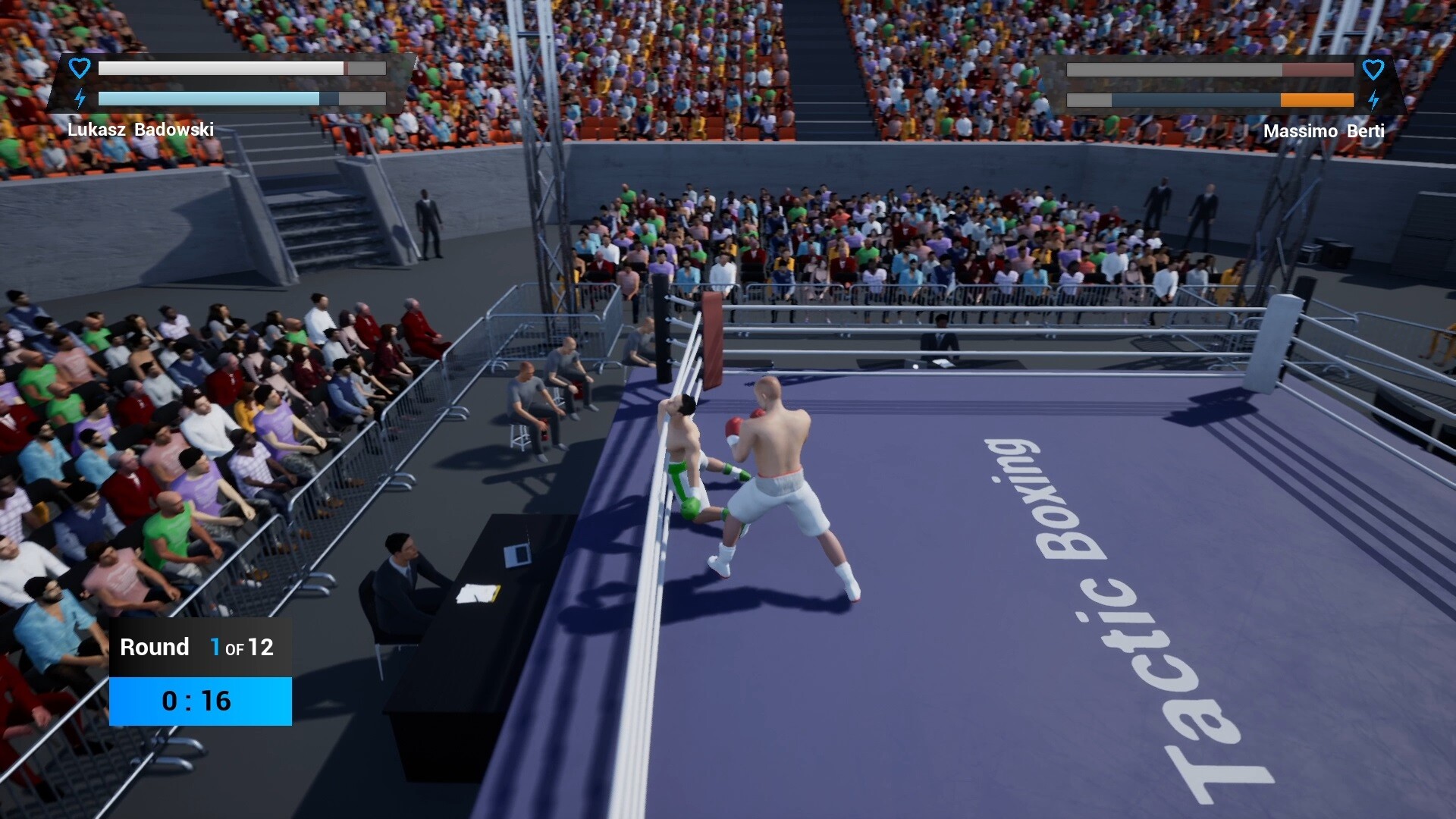Click the name label Lukasz Badowski

tap(141, 129)
